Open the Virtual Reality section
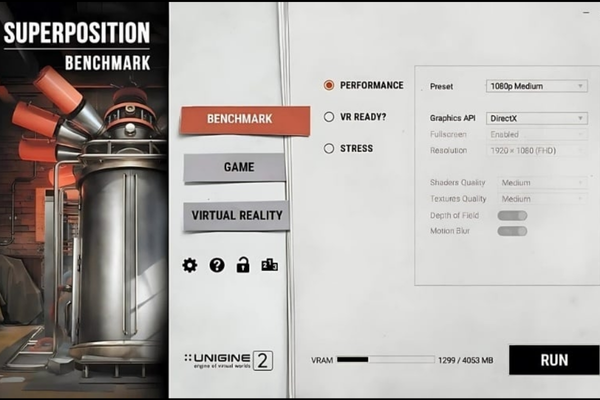This screenshot has height=400, width=600. tap(236, 215)
